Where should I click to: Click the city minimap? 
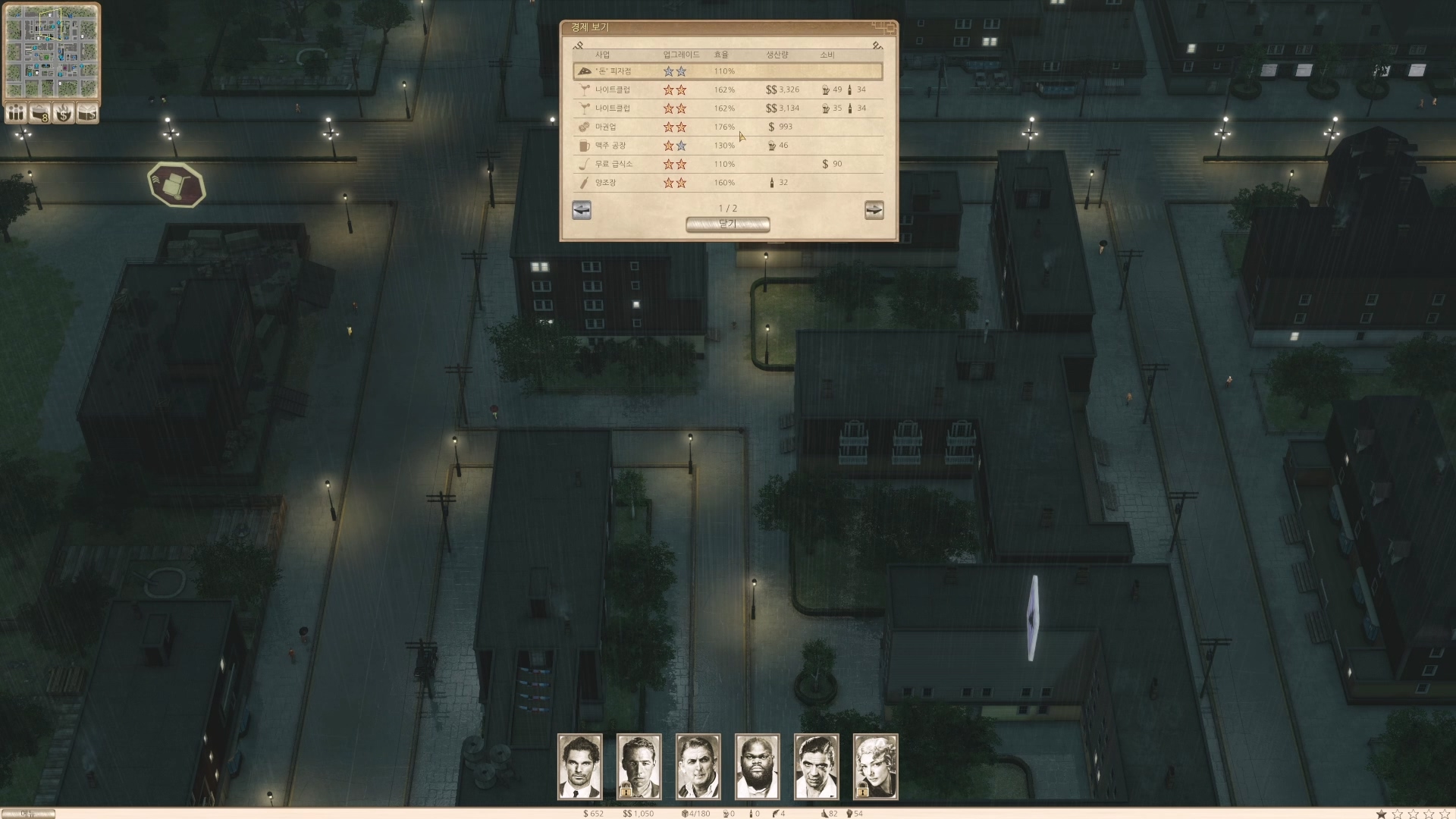point(52,51)
